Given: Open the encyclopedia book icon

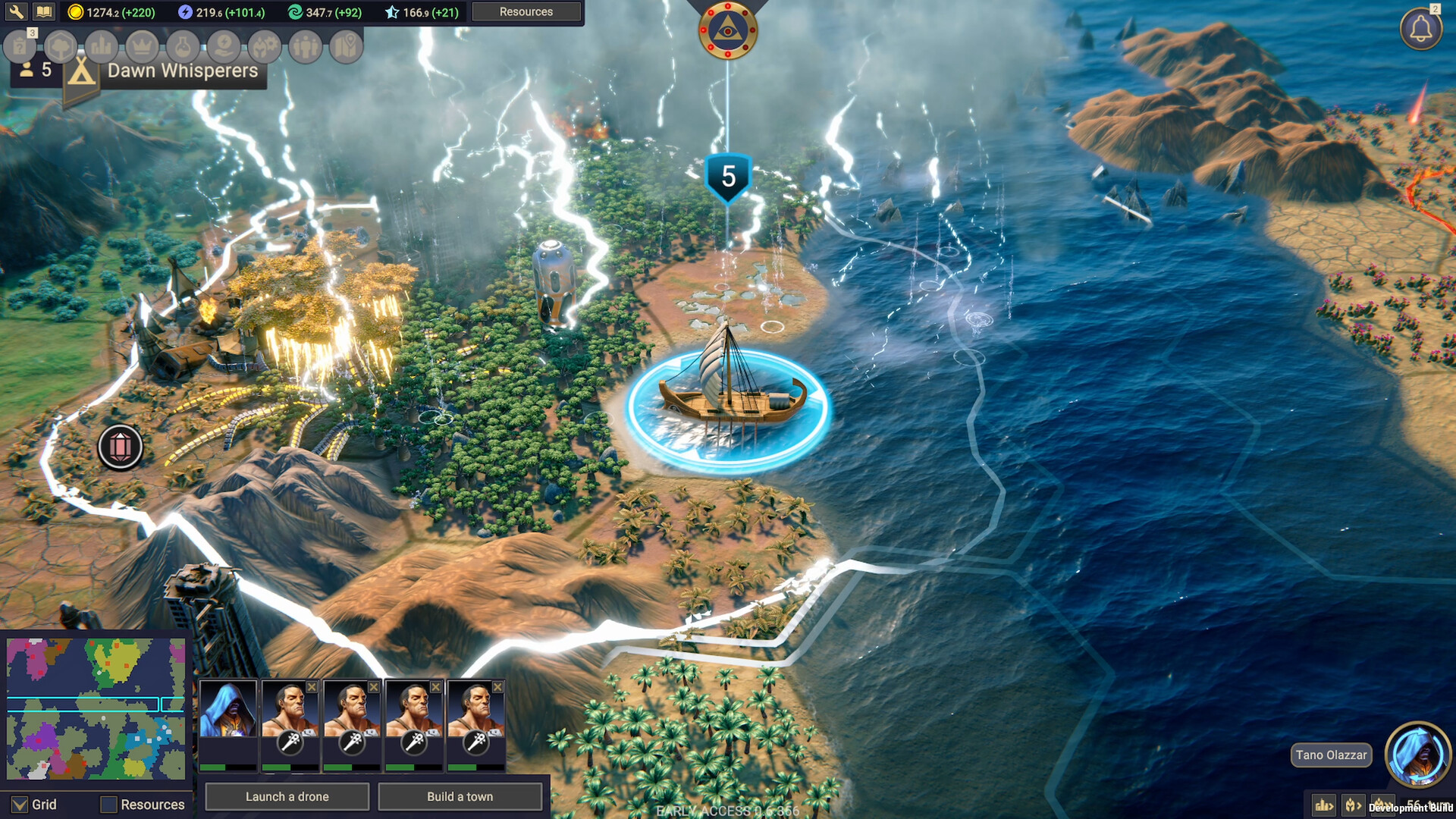Looking at the screenshot, I should (x=44, y=12).
